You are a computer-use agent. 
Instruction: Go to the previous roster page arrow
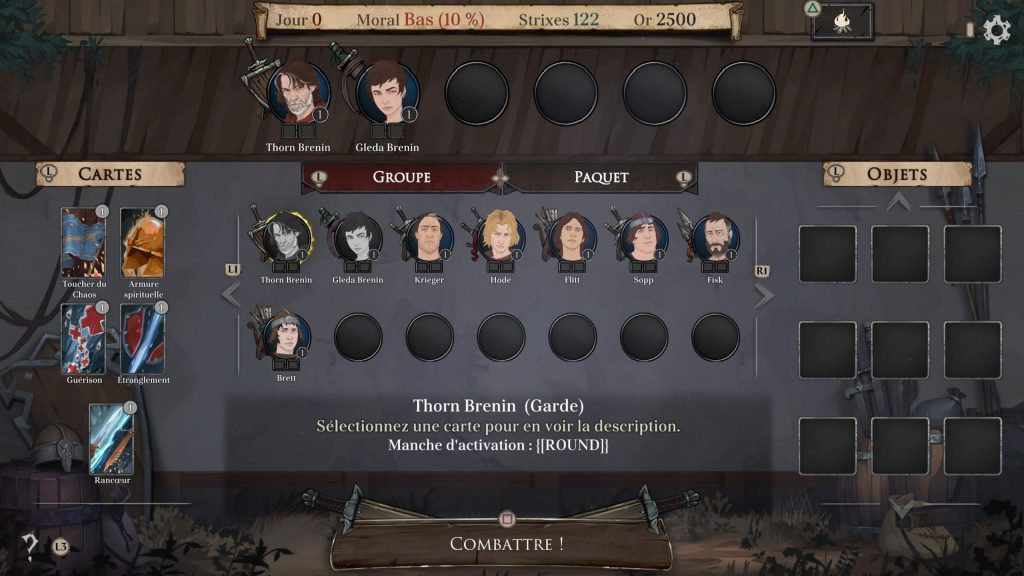point(231,294)
